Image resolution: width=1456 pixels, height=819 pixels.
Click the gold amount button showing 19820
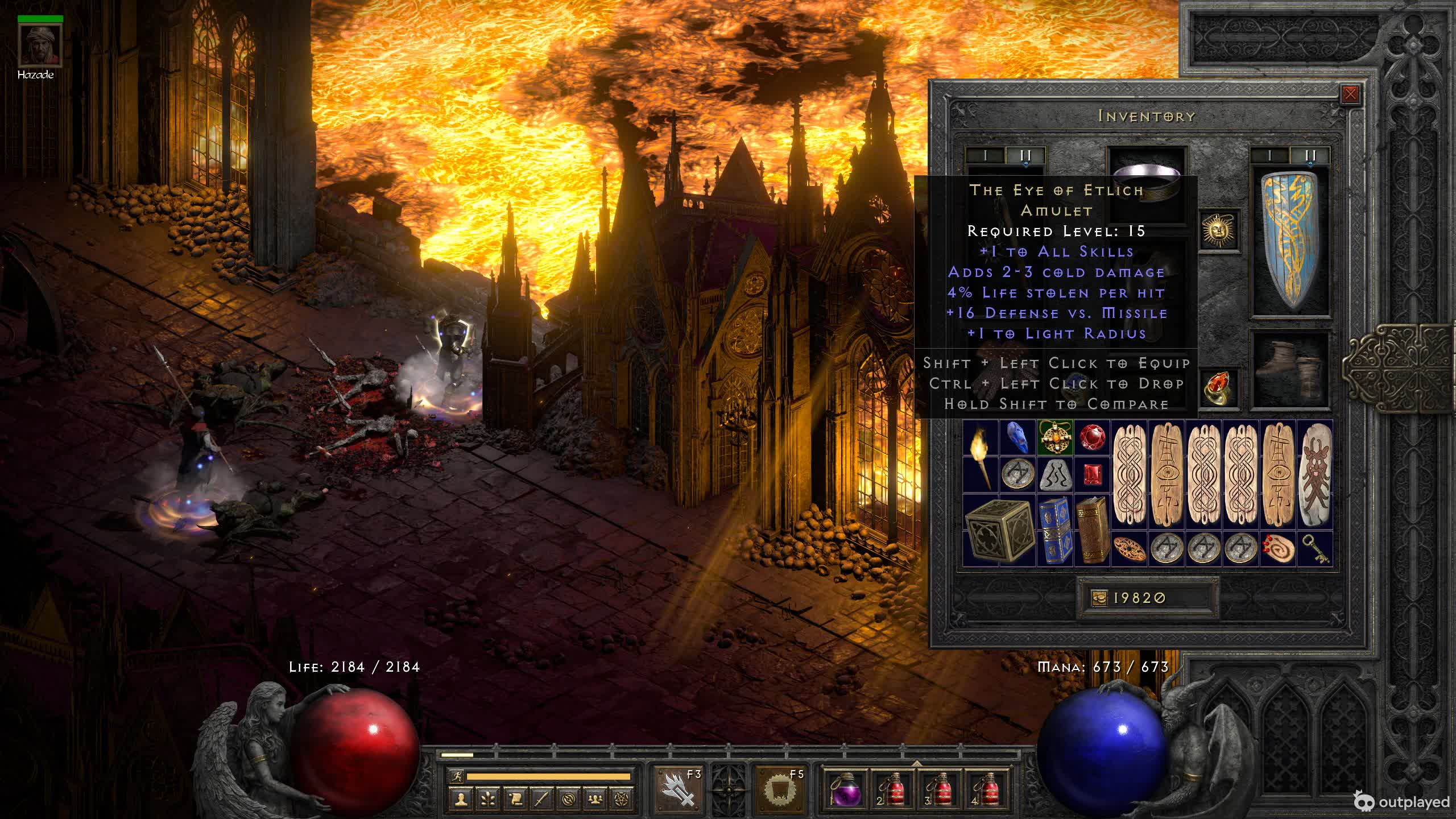(x=1146, y=598)
